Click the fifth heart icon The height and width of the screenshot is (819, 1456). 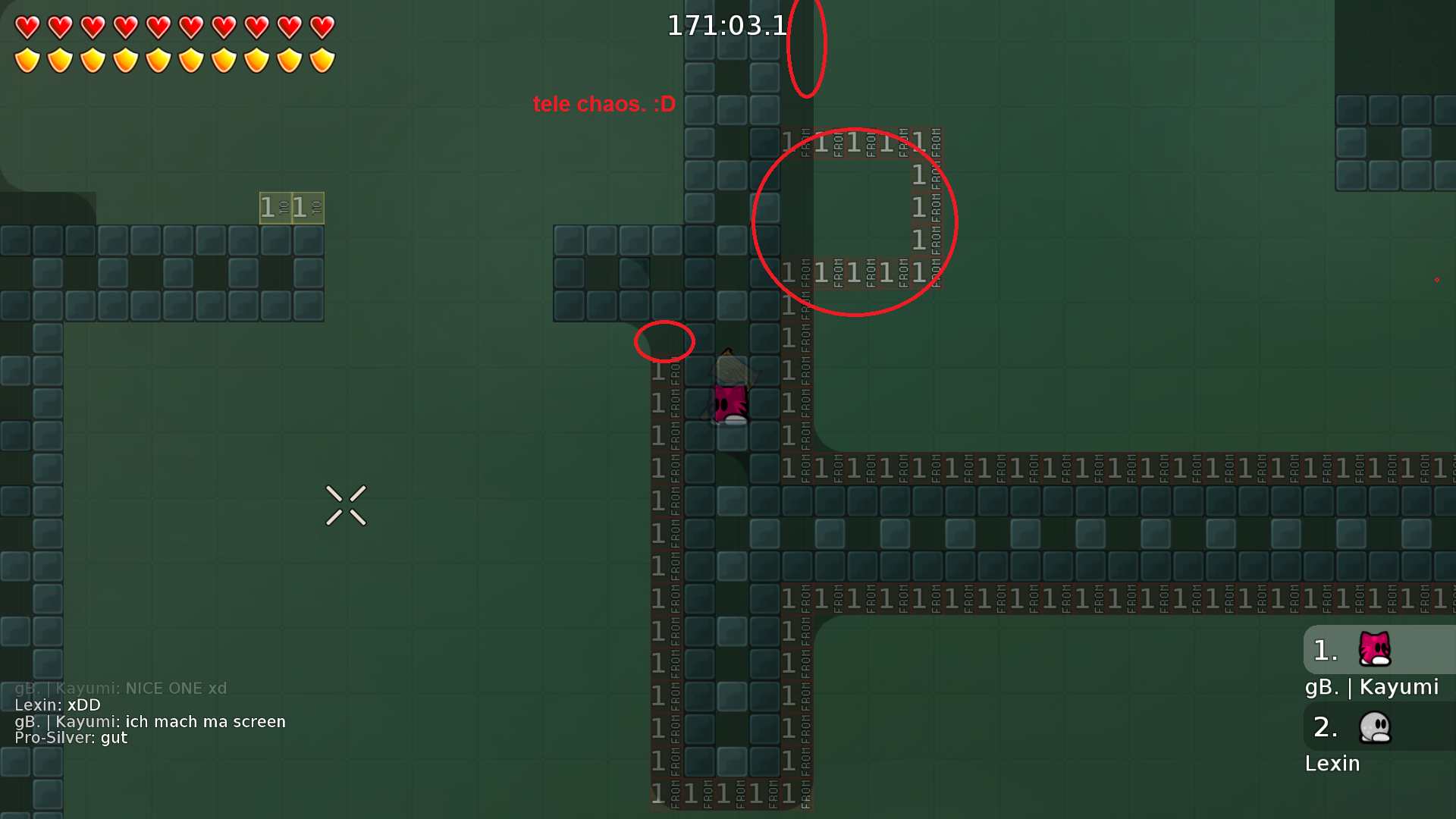click(158, 27)
